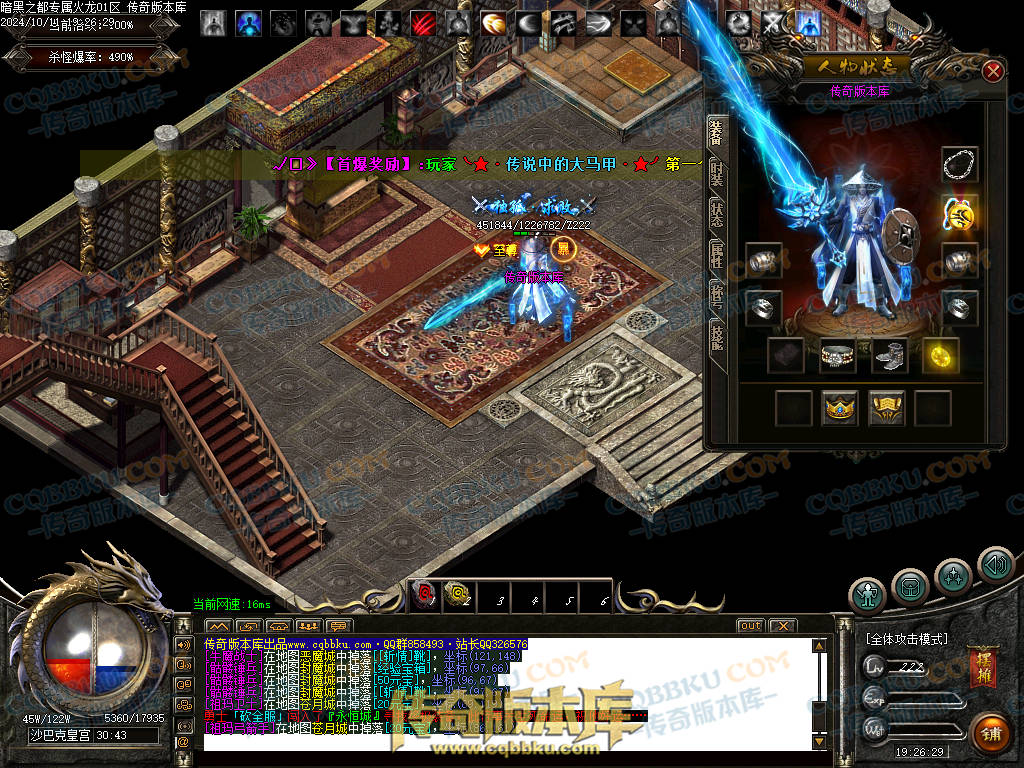Close the character status panel
Viewport: 1024px width, 768px height.
tap(992, 71)
